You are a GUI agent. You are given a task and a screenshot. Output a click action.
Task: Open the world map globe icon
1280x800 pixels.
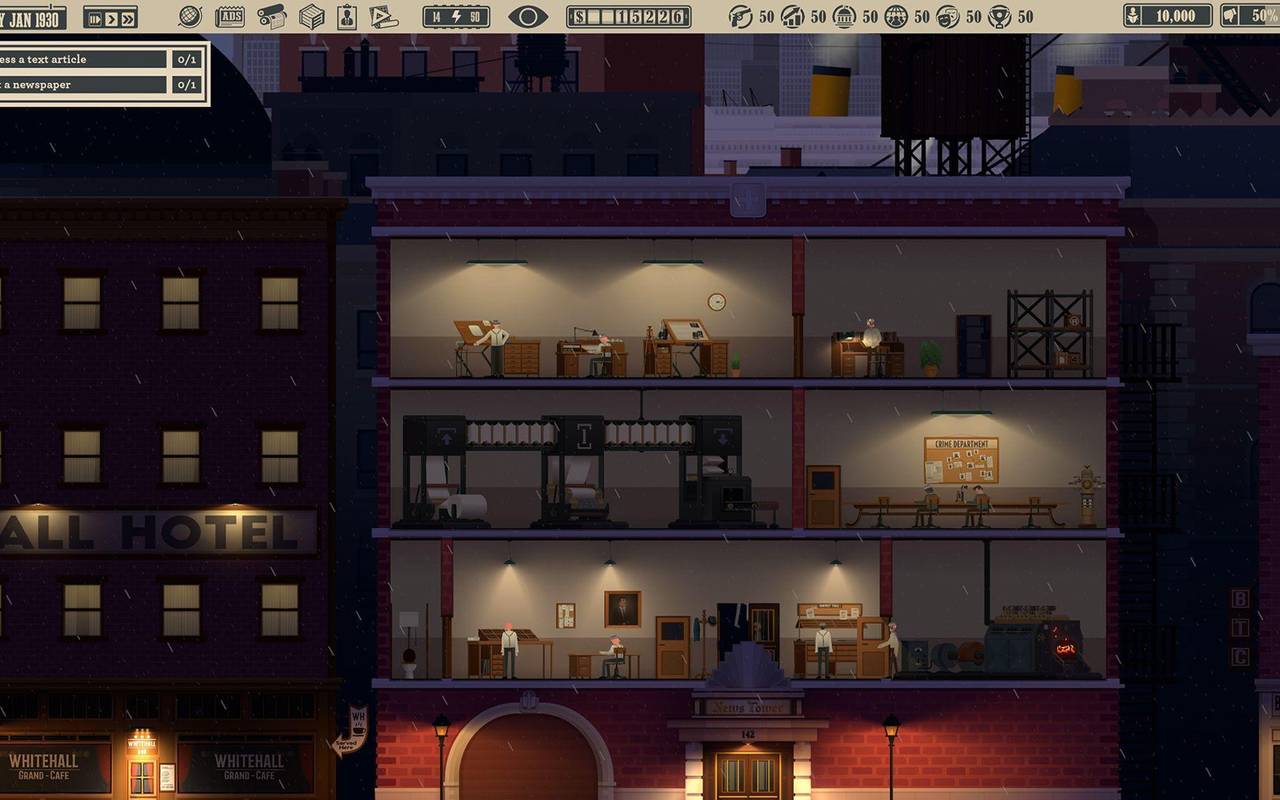point(190,16)
